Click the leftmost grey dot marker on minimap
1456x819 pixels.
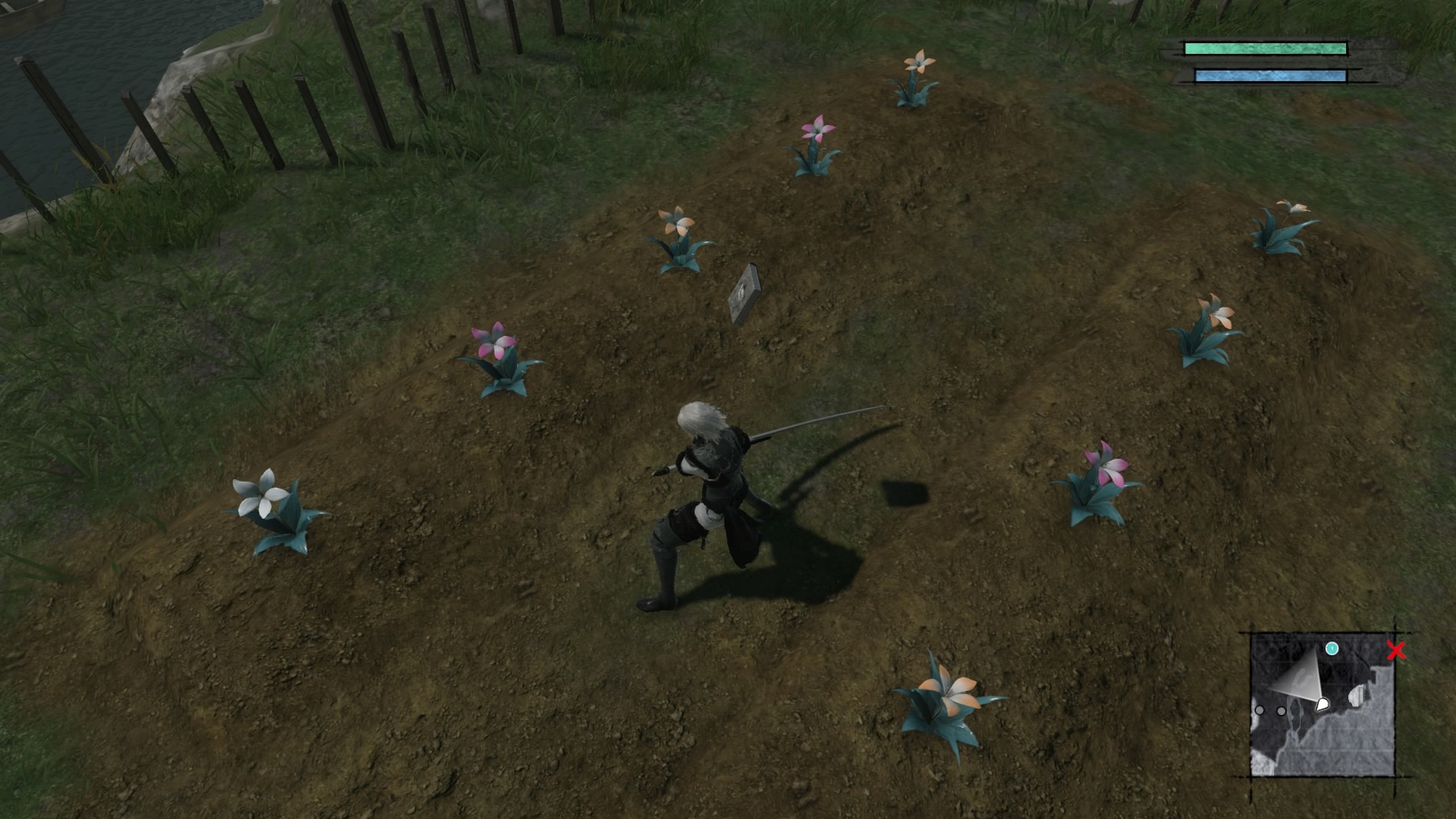(x=1259, y=711)
